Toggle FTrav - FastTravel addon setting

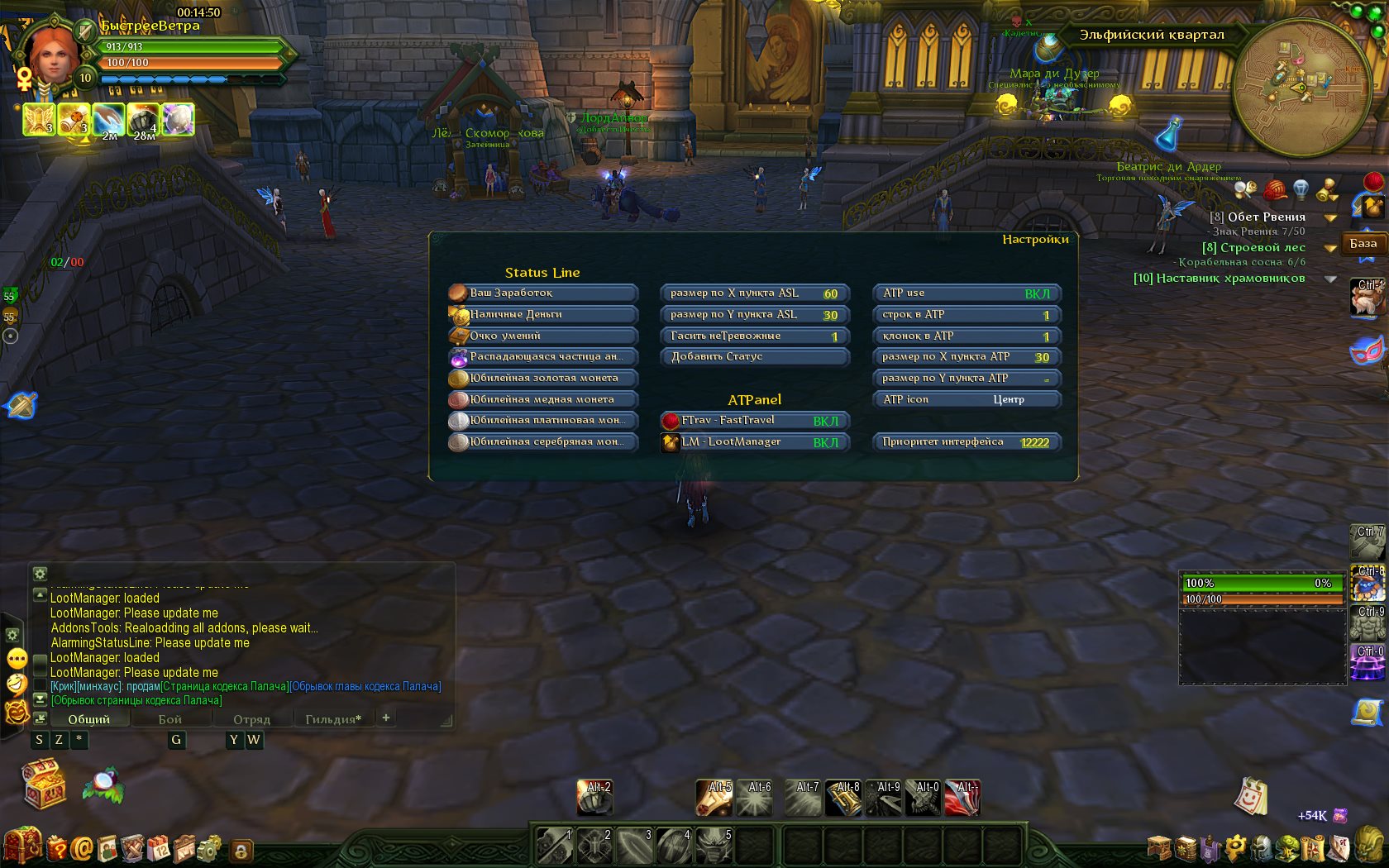pyautogui.click(x=754, y=421)
